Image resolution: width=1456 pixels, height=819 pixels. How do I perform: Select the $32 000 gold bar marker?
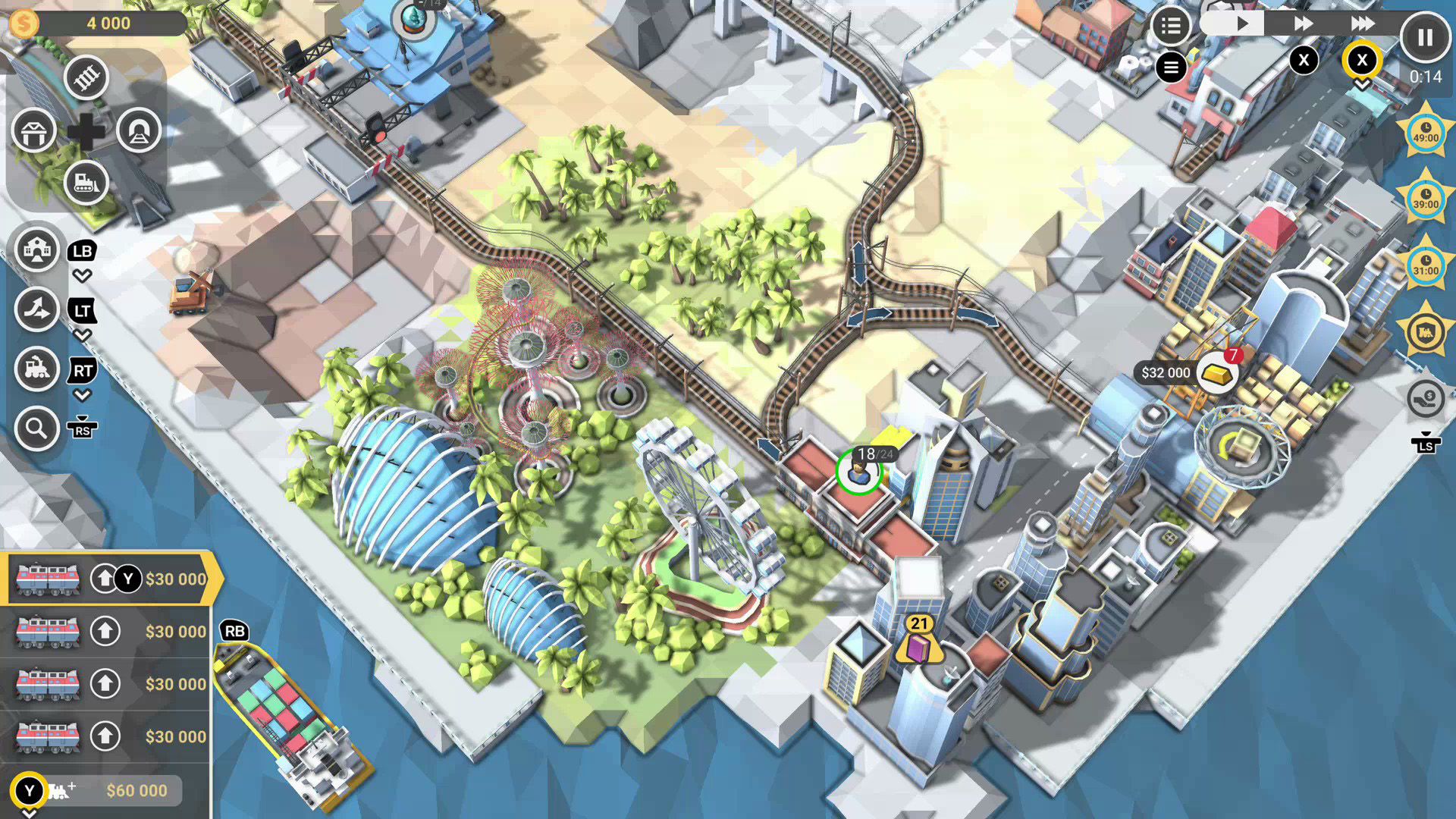(1216, 372)
